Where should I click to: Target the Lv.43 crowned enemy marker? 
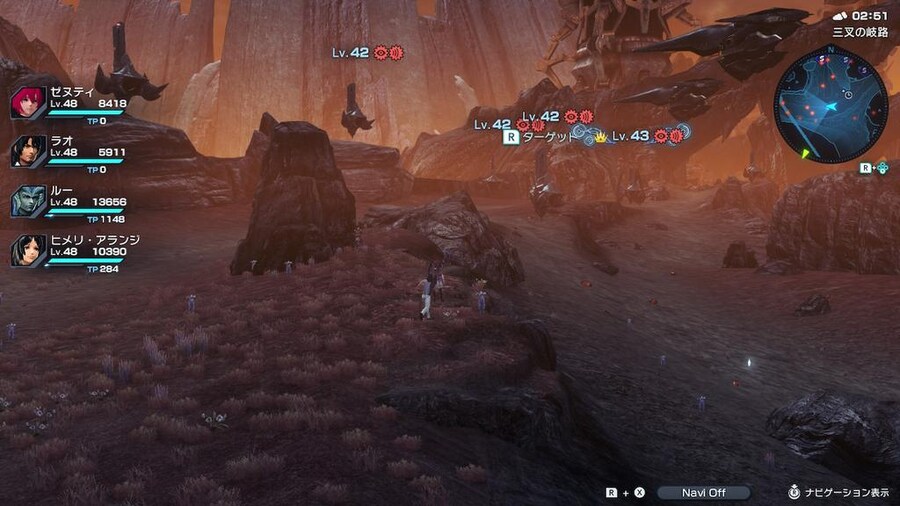[630, 136]
